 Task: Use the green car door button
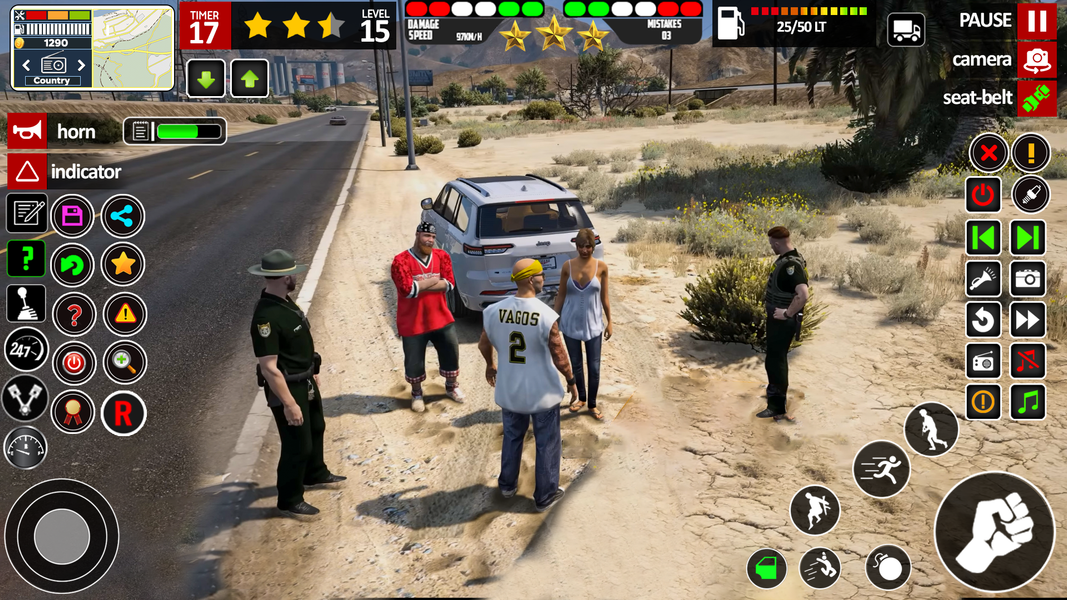pos(767,569)
